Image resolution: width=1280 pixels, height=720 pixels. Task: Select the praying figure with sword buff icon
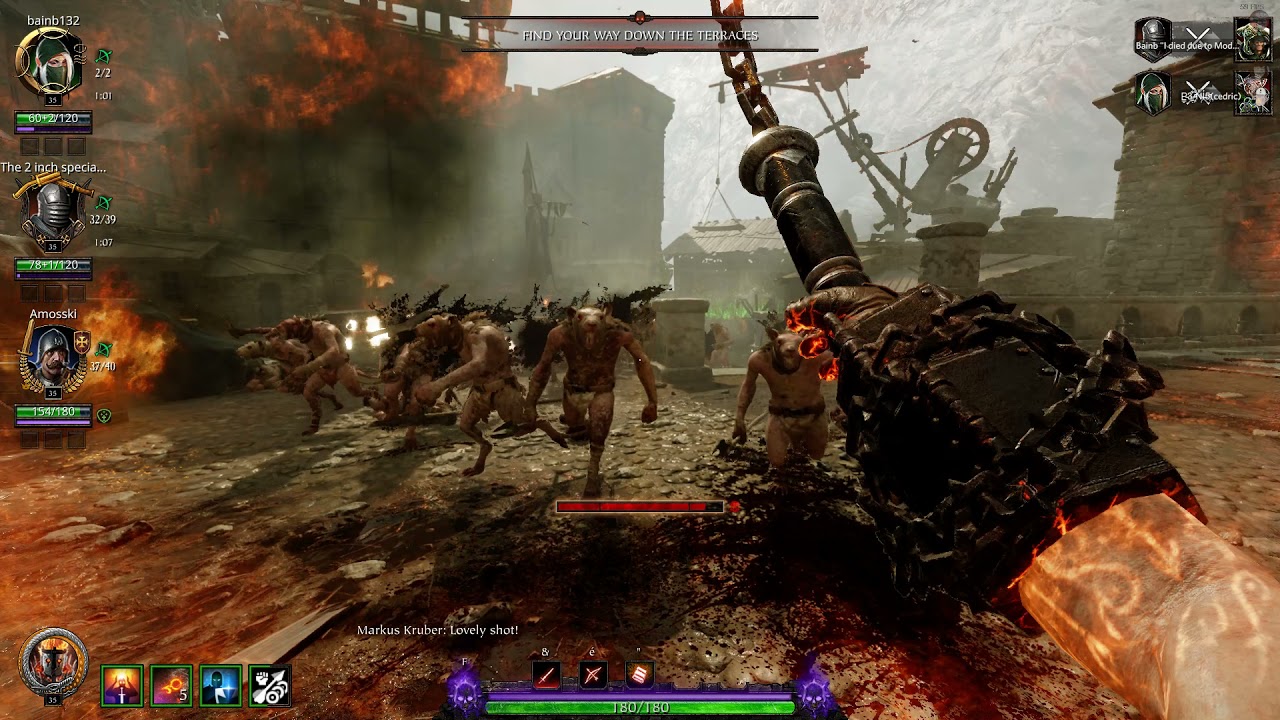tap(122, 686)
